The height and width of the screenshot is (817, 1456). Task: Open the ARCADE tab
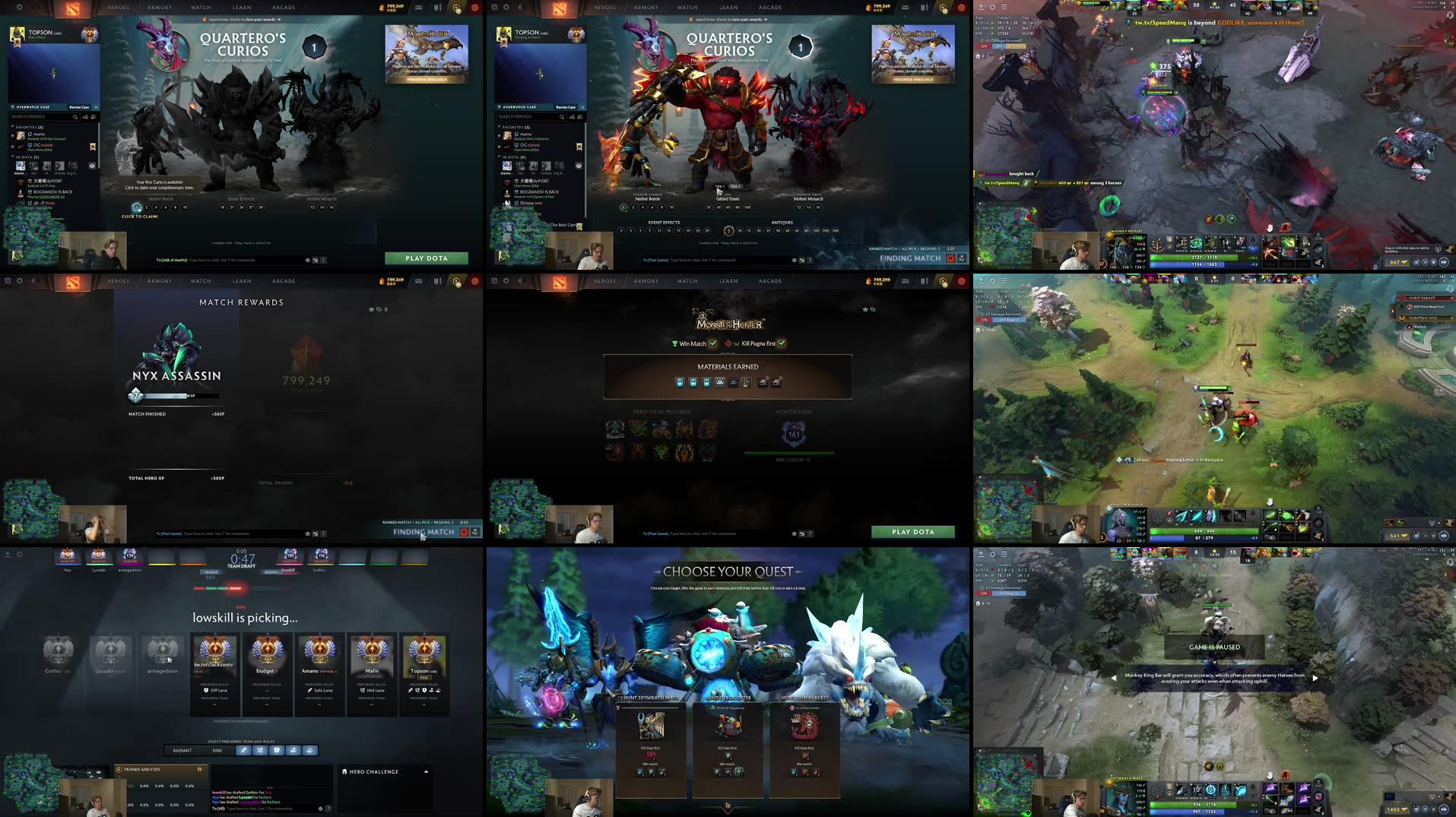[x=284, y=7]
